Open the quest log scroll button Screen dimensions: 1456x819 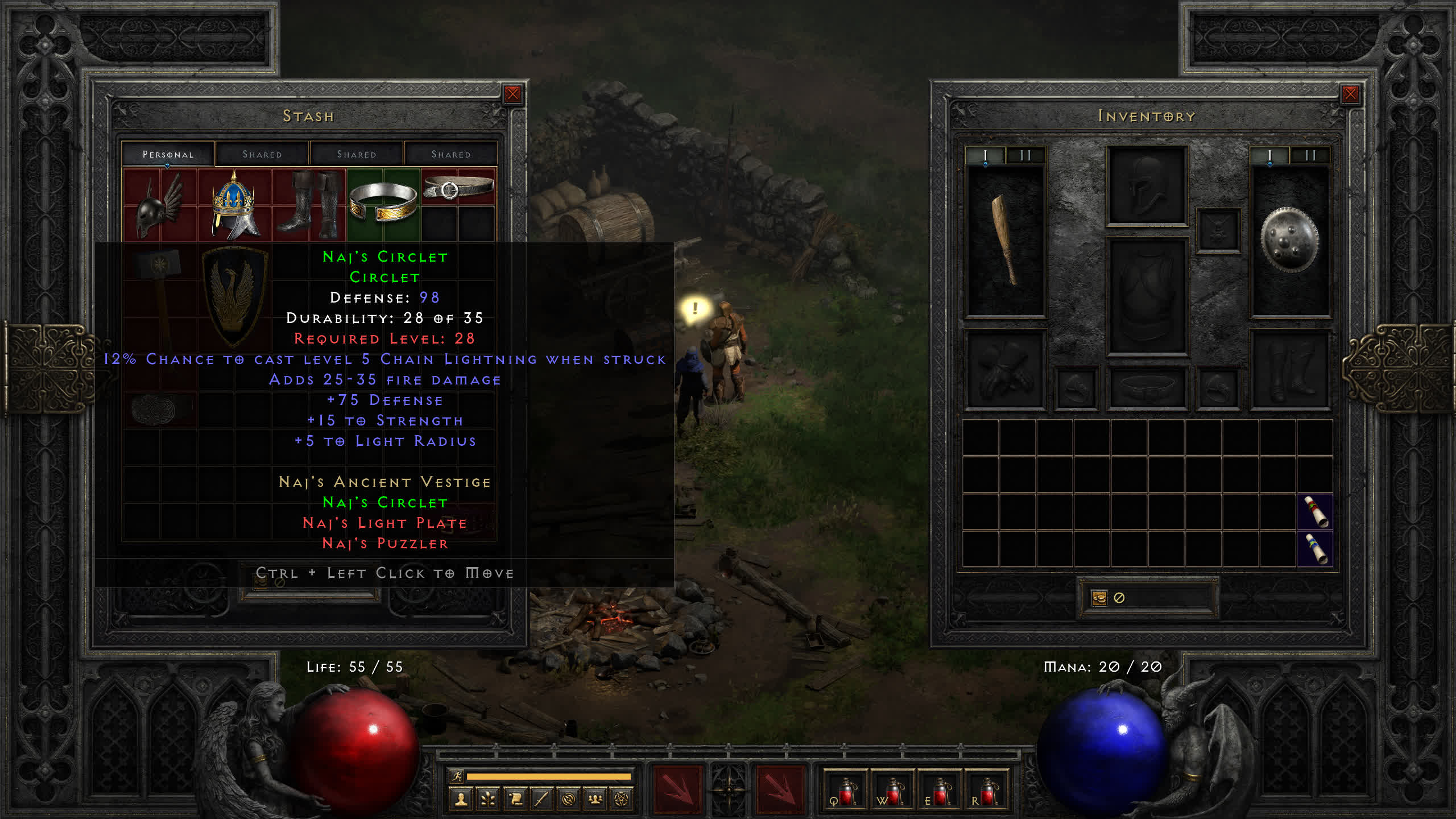click(x=515, y=800)
